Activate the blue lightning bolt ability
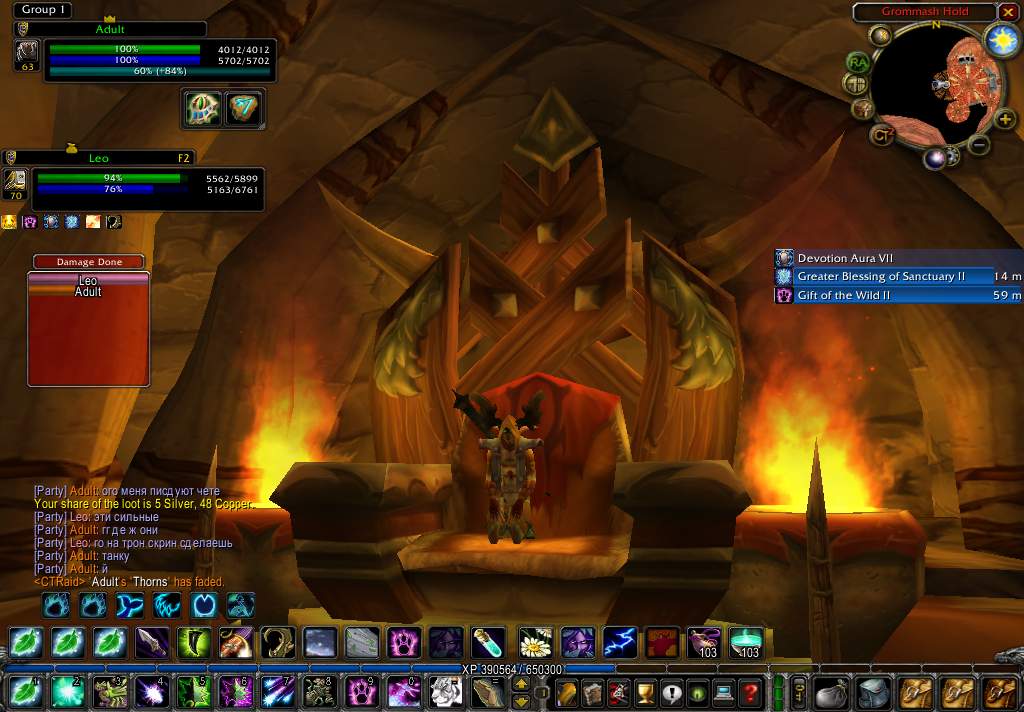This screenshot has width=1024, height=712. [x=620, y=642]
